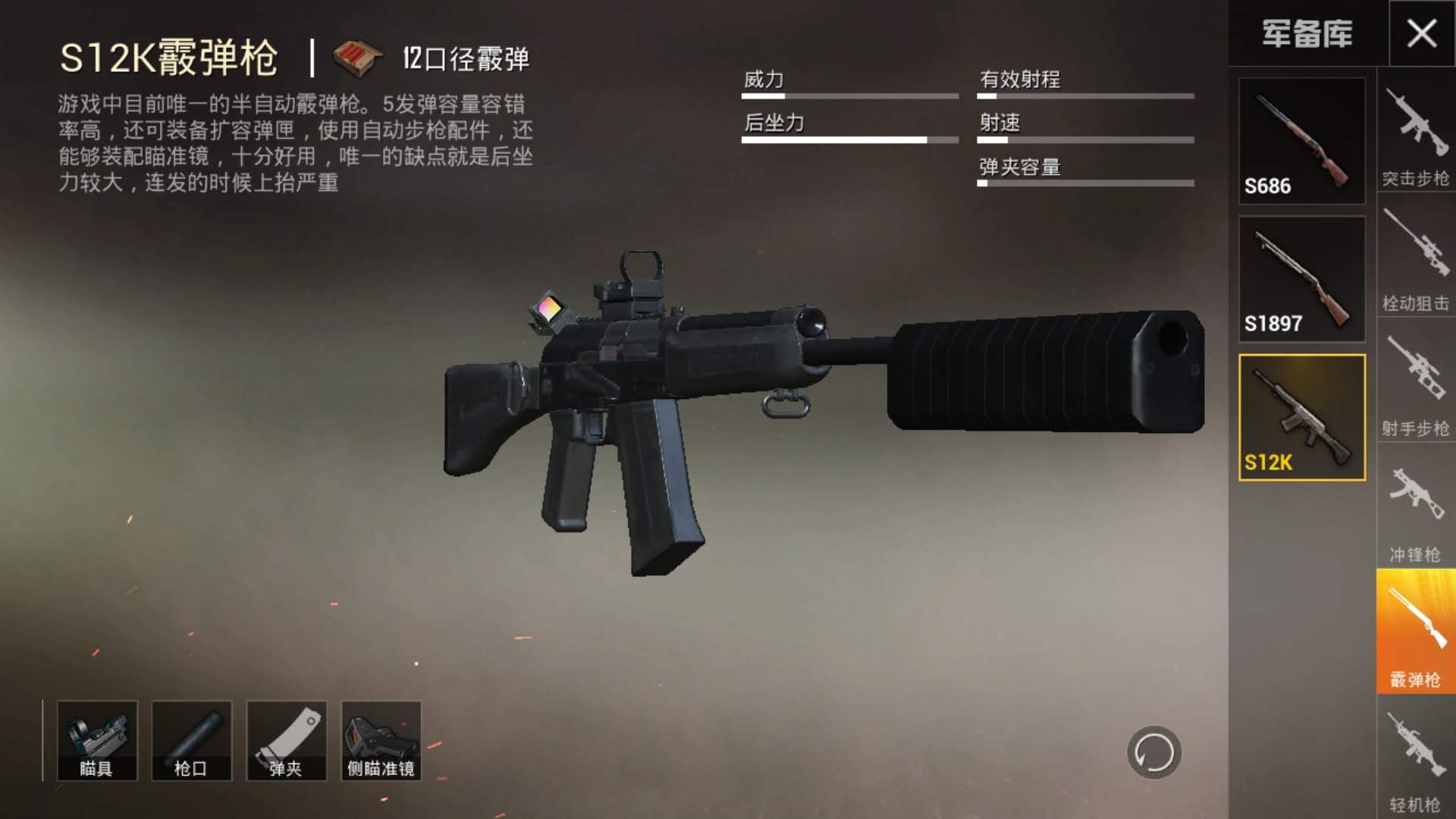1456x819 pixels.
Task: Click the 威力 power stat bar
Action: [x=849, y=96]
